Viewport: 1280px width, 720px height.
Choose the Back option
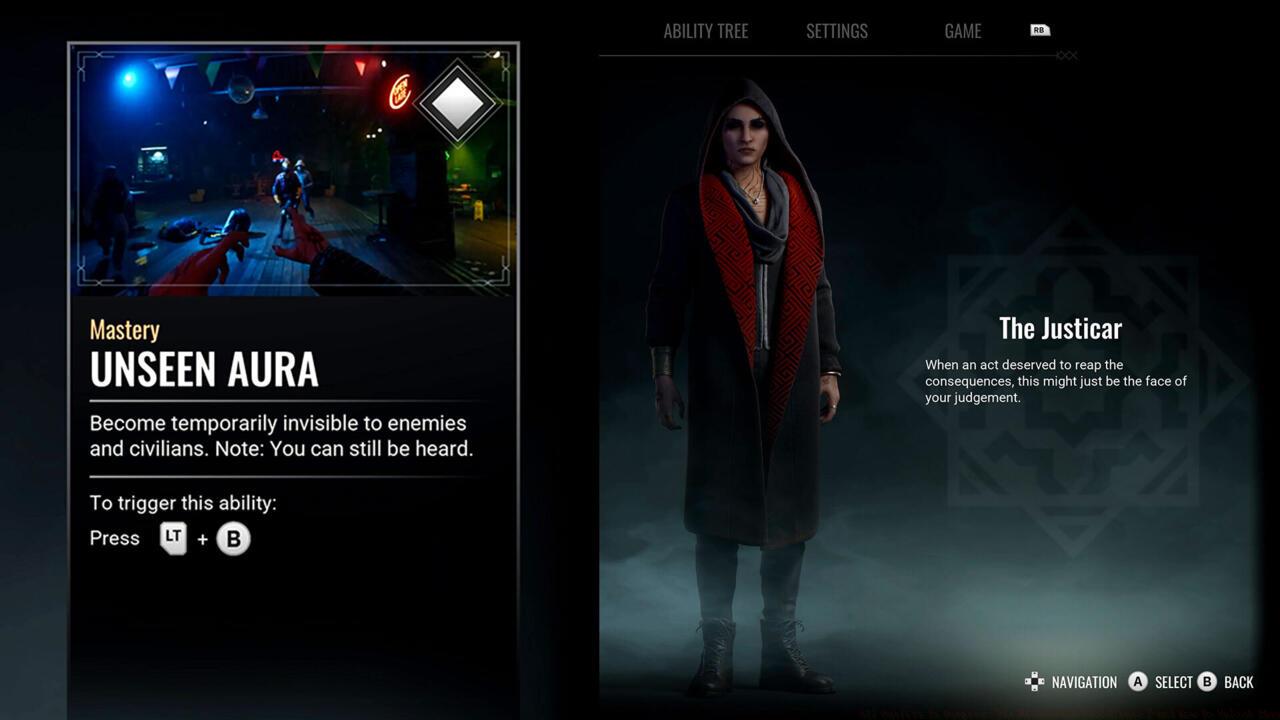[x=1226, y=682]
